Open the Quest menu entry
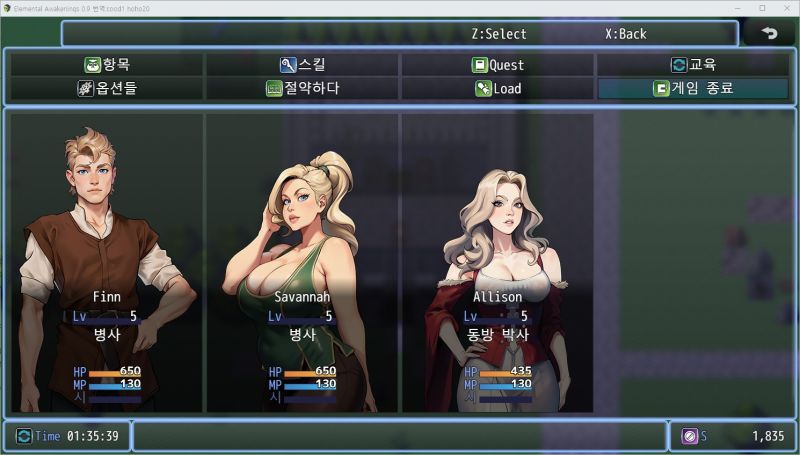 (x=498, y=65)
